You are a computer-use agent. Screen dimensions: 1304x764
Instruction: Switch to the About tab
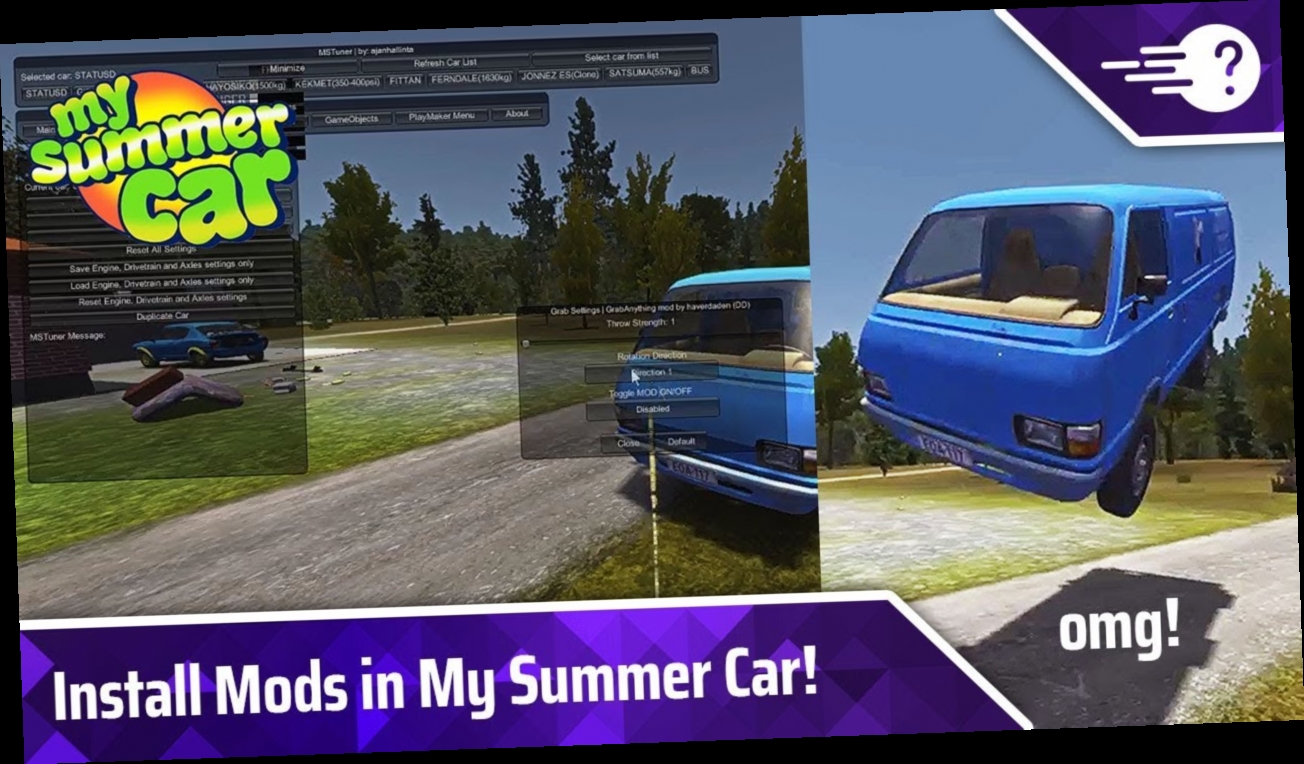point(517,113)
